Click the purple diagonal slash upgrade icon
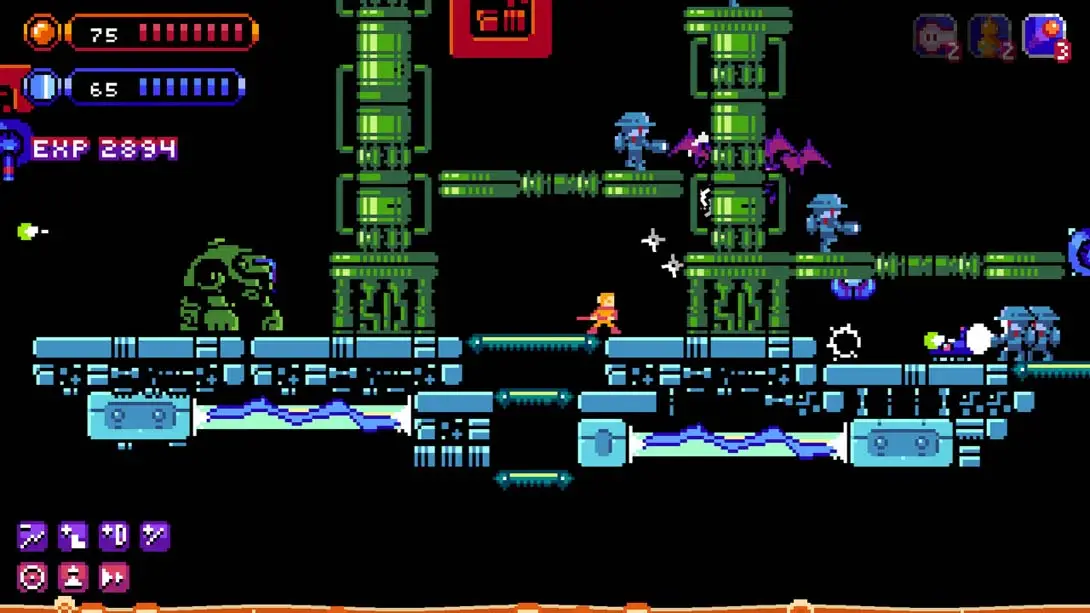1090x613 pixels. pyautogui.click(x=32, y=537)
